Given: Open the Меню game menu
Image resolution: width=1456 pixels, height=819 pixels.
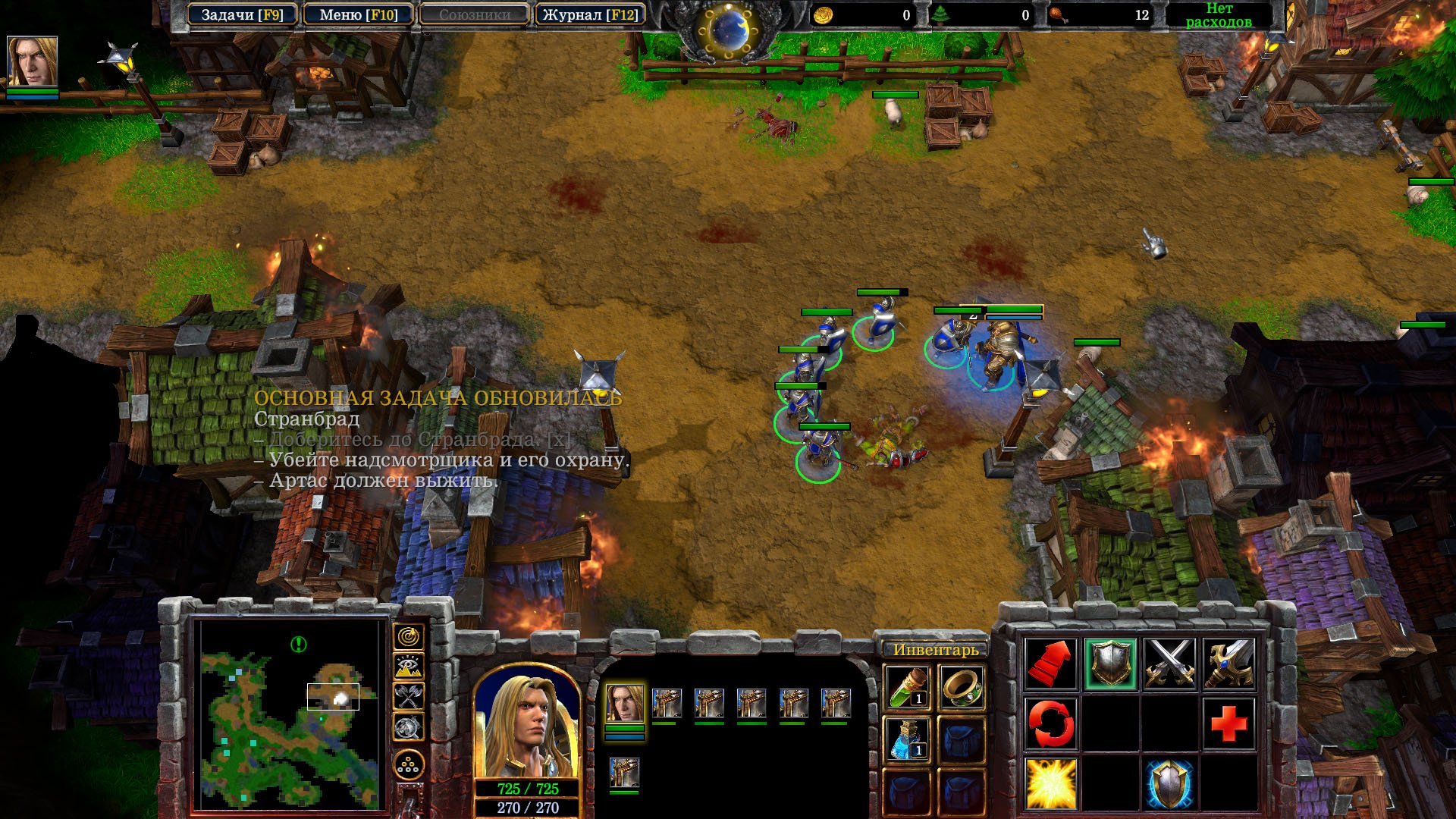Looking at the screenshot, I should point(358,15).
